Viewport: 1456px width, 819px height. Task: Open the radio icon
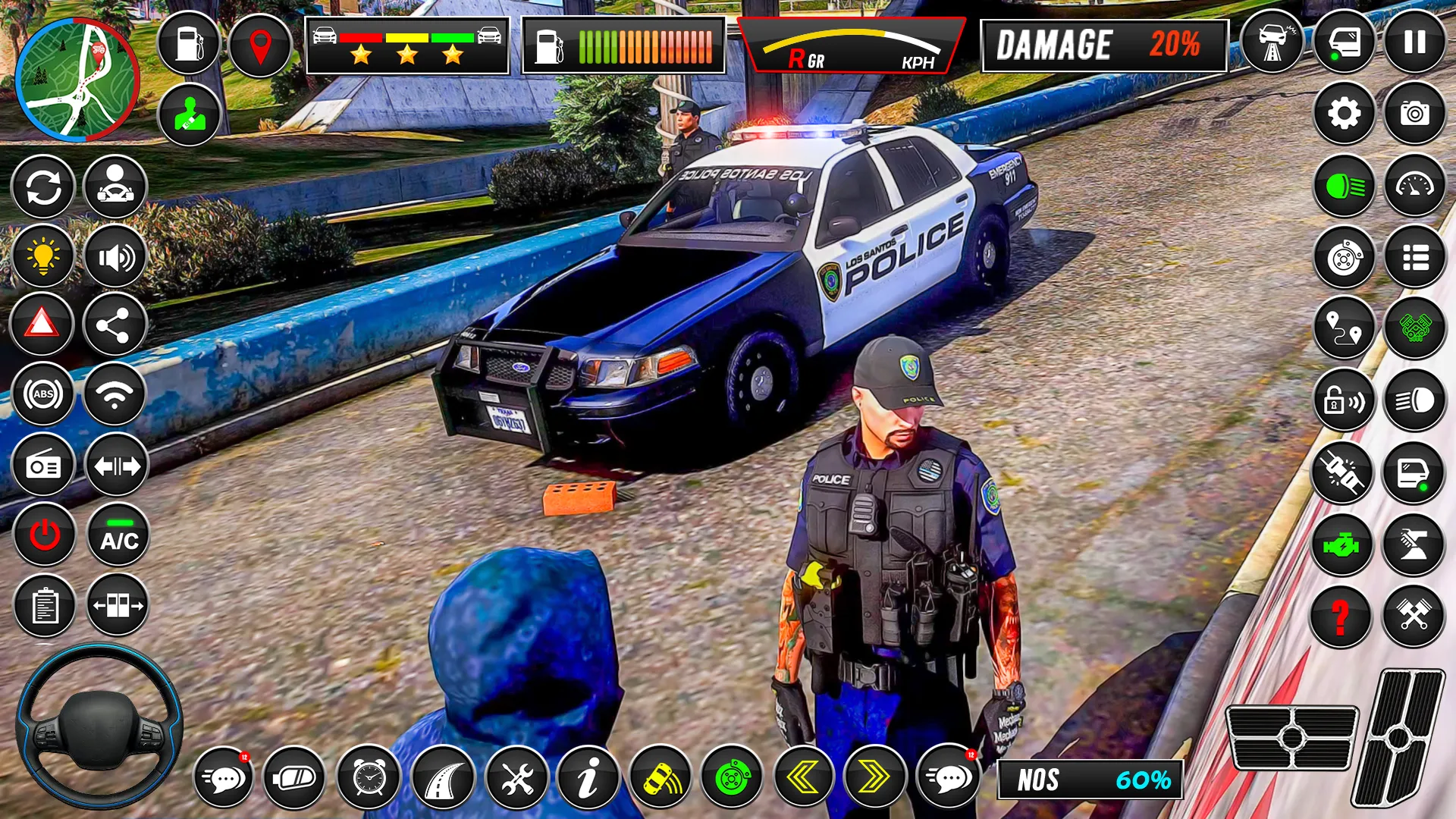coord(43,466)
